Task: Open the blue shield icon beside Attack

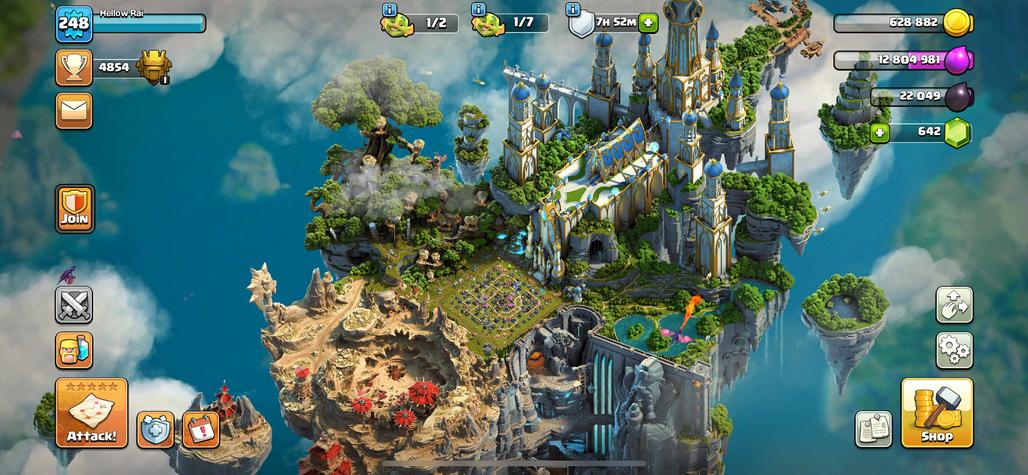Action: (155, 429)
